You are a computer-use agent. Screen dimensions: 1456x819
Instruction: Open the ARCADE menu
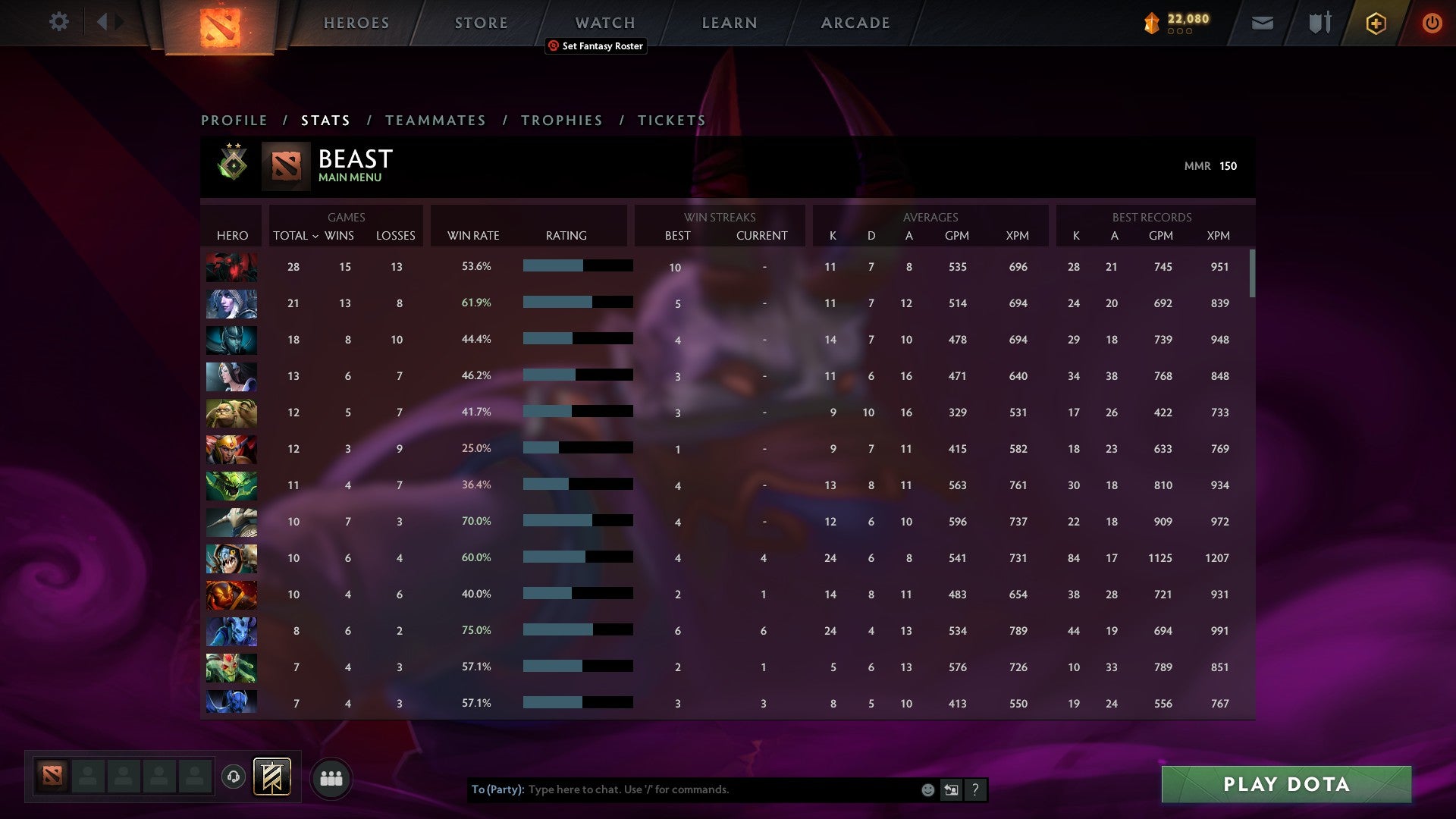point(855,23)
